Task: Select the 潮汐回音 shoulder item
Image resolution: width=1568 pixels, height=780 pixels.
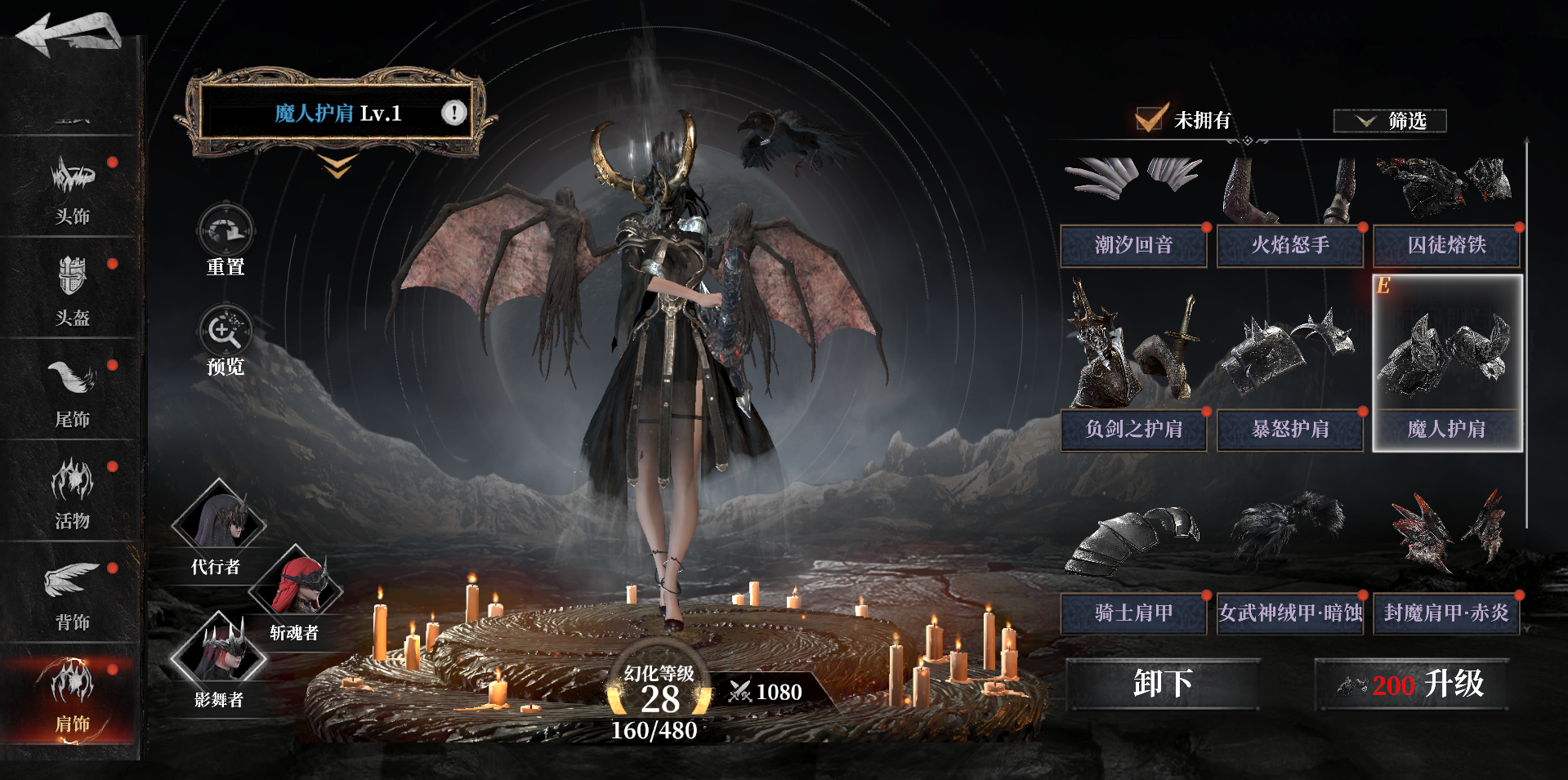Action: 1133,211
